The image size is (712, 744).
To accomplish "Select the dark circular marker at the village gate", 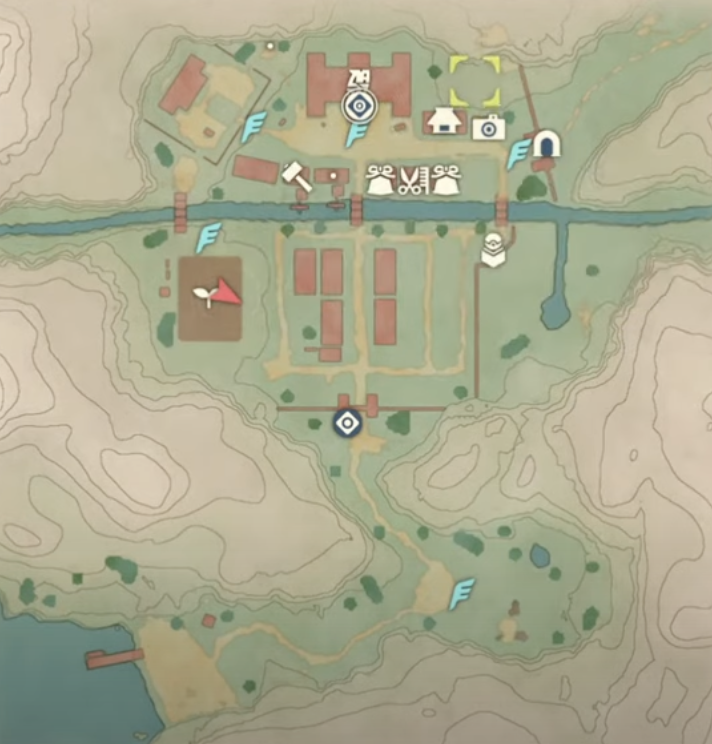I will tap(346, 423).
